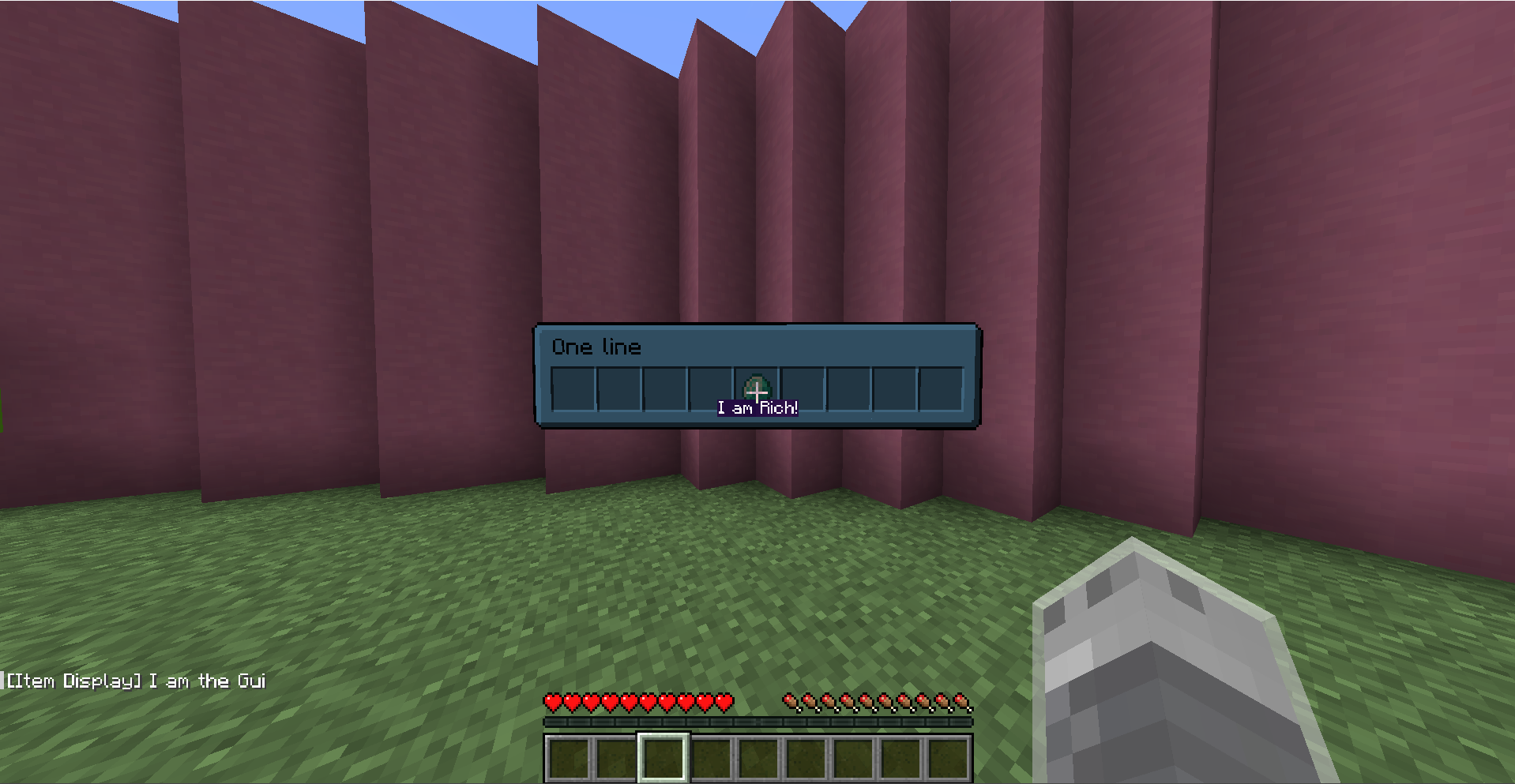This screenshot has height=784, width=1515.
Task: Click the 'One line' title text
Action: pos(596,347)
